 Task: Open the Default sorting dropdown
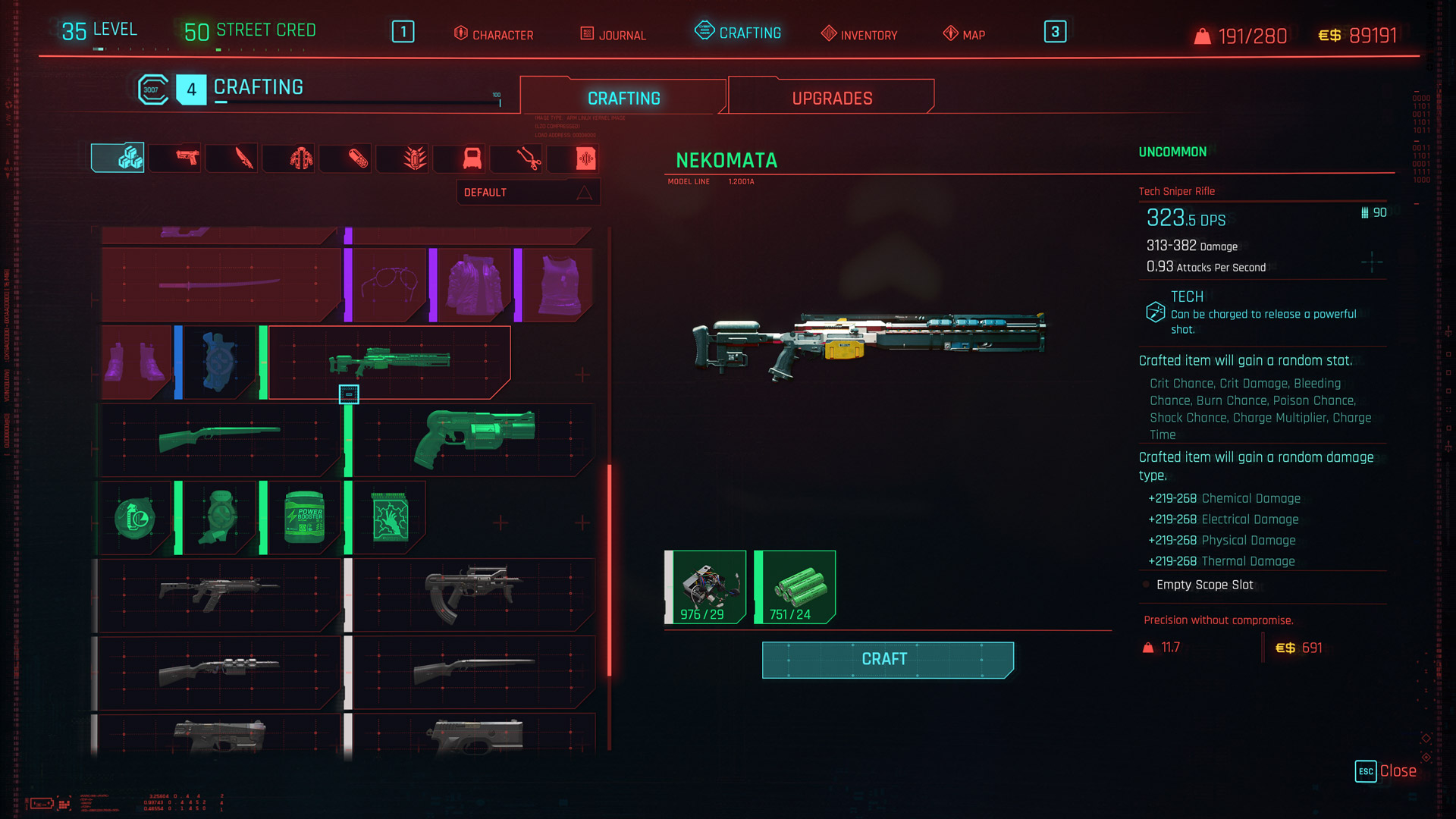[528, 193]
